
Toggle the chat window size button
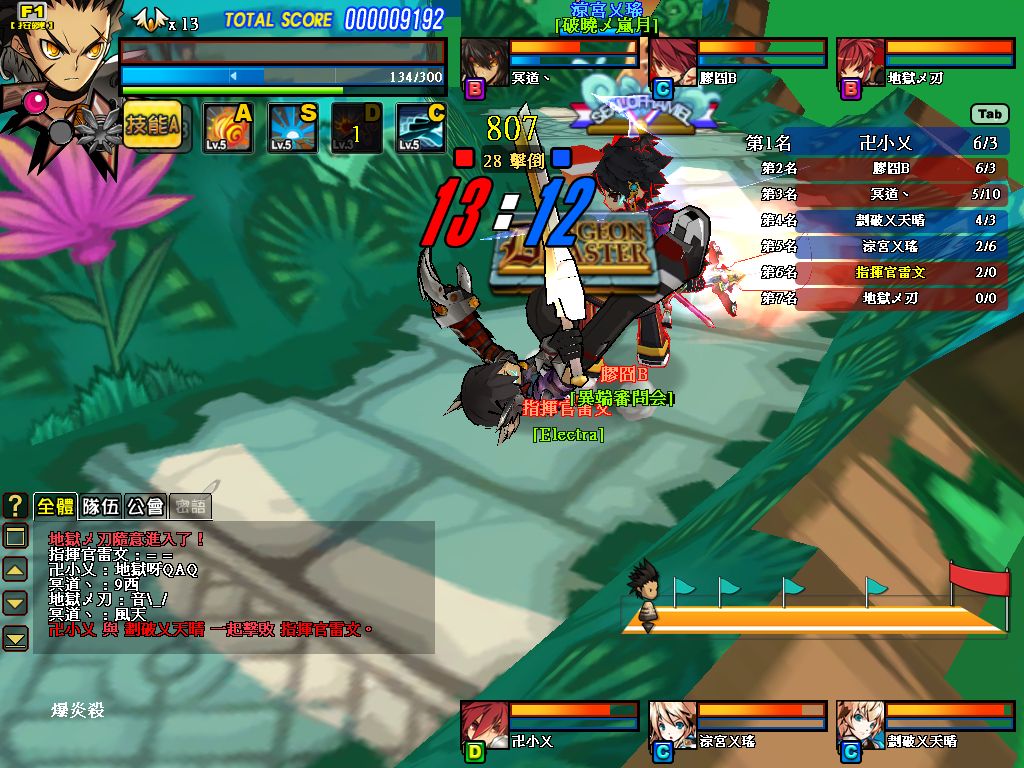point(15,537)
